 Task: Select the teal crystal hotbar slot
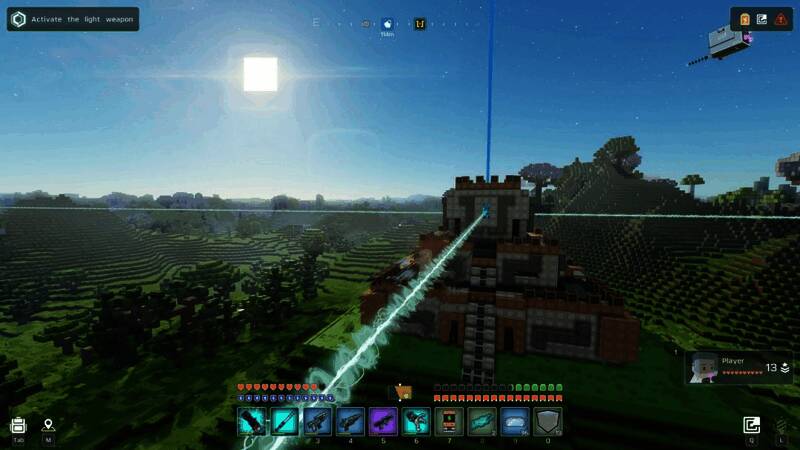481,421
